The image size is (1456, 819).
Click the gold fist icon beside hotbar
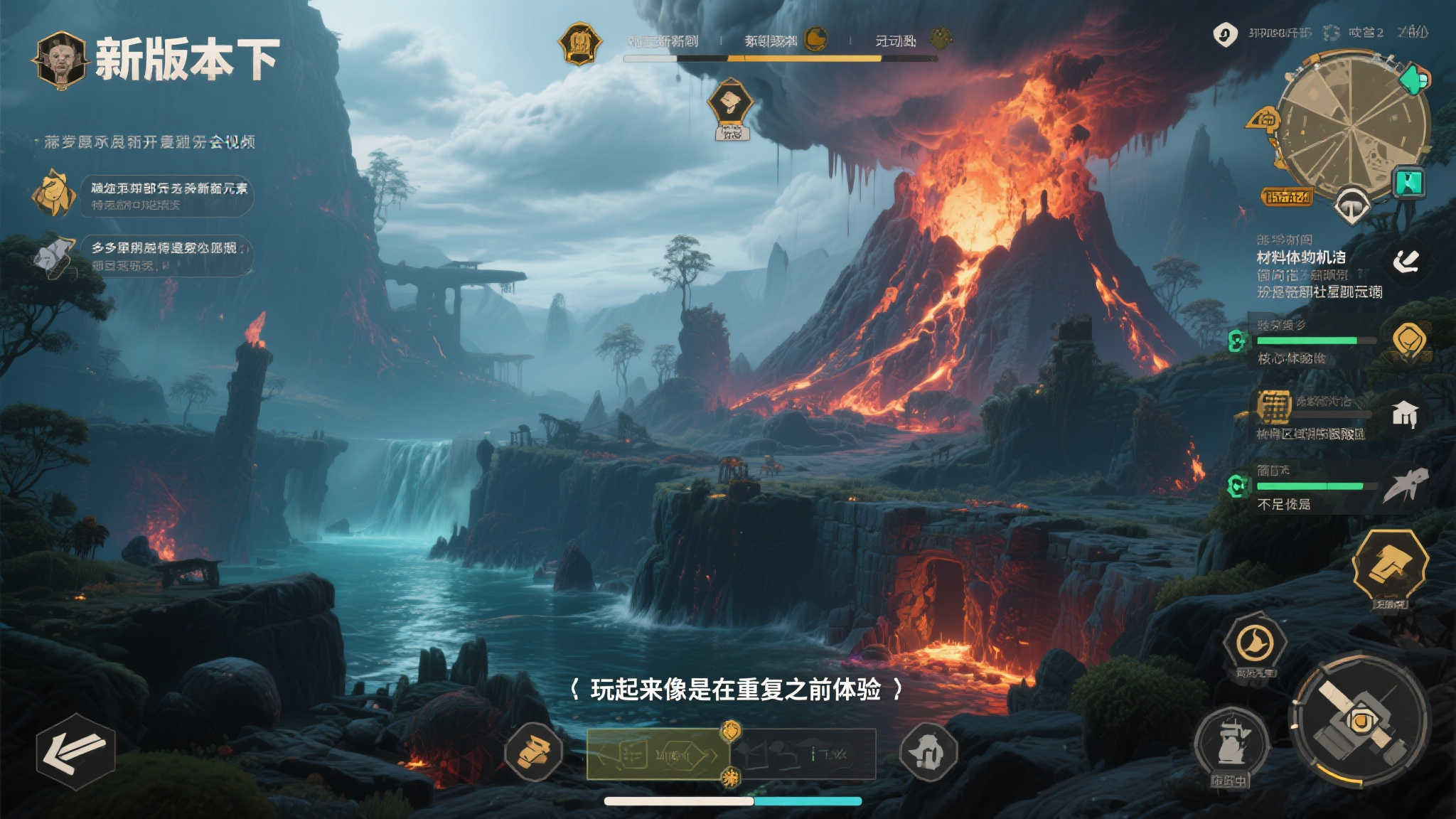[x=534, y=751]
